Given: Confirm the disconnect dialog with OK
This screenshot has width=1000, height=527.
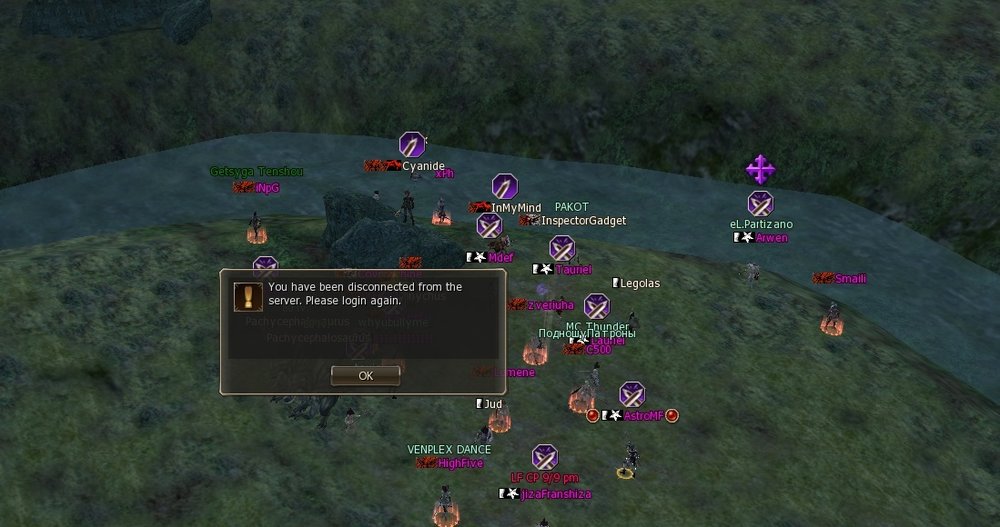Looking at the screenshot, I should [x=365, y=375].
